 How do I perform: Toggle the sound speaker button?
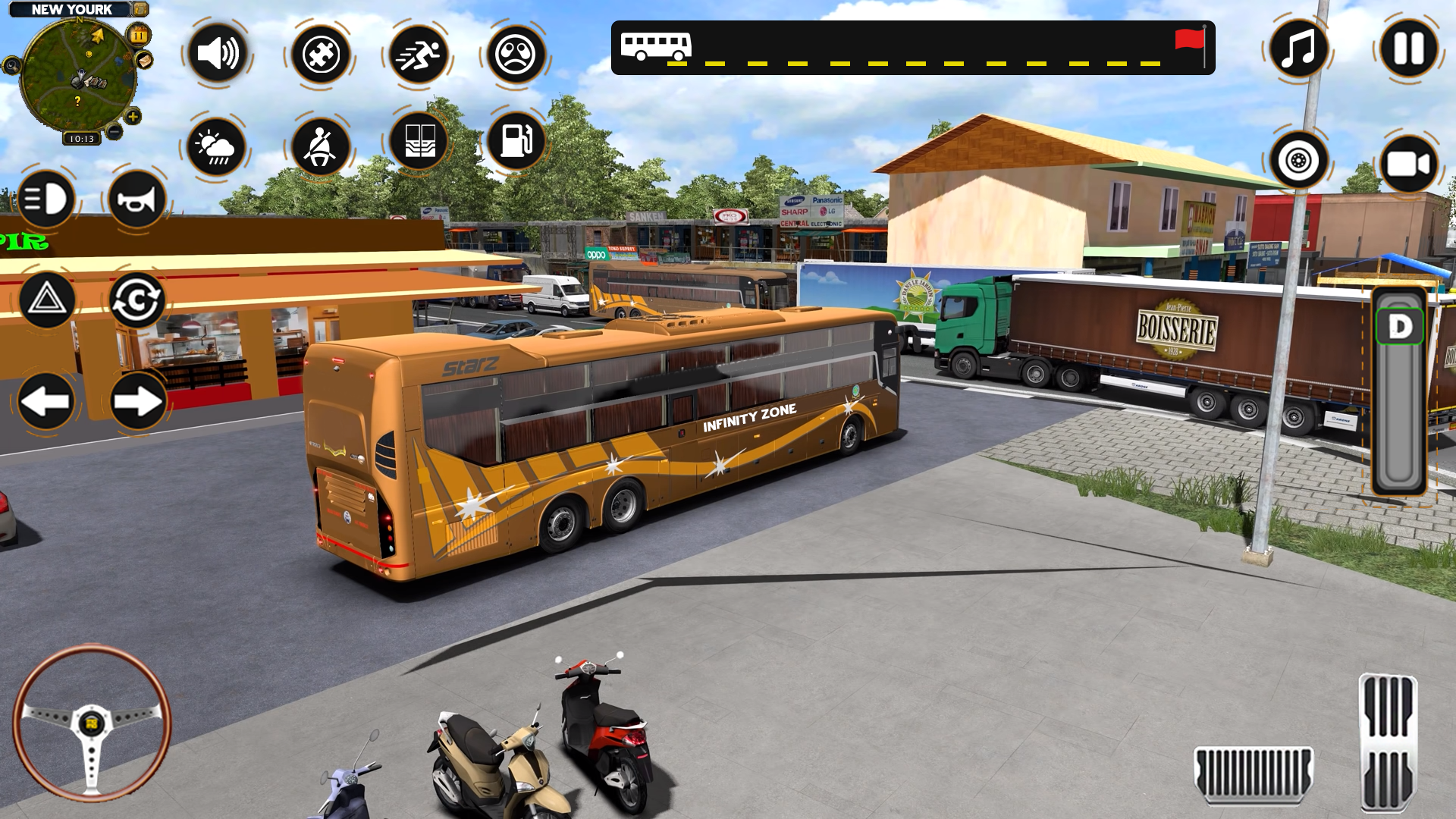pos(218,54)
